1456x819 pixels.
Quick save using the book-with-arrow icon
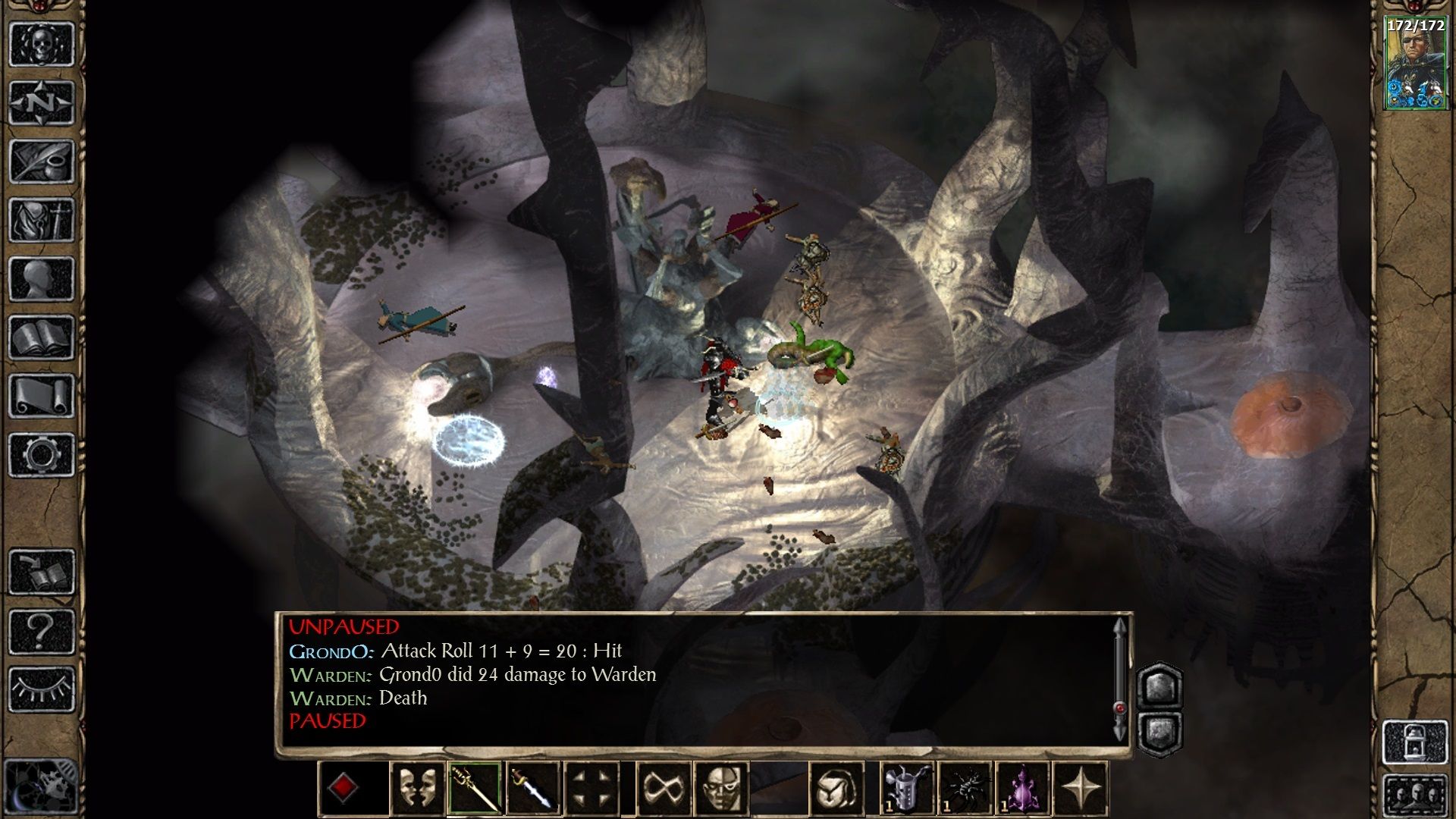coord(42,573)
